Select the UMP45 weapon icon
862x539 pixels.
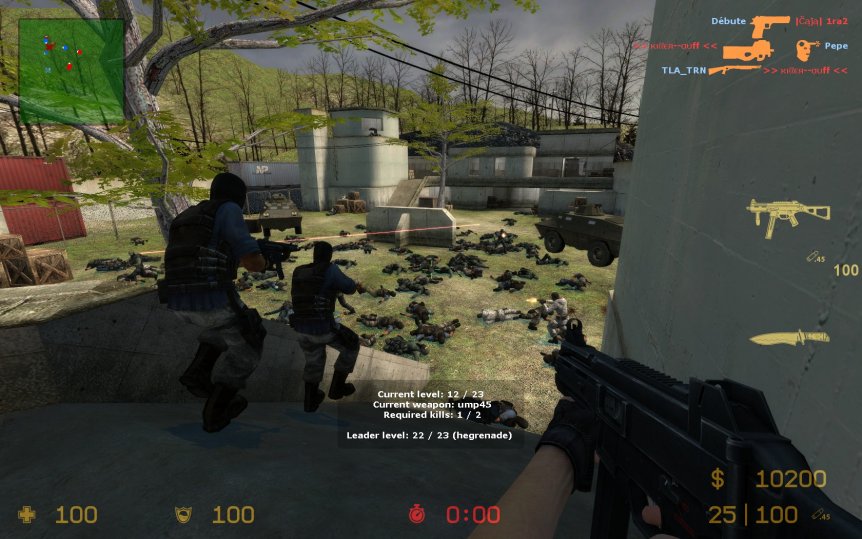pyautogui.click(x=788, y=214)
